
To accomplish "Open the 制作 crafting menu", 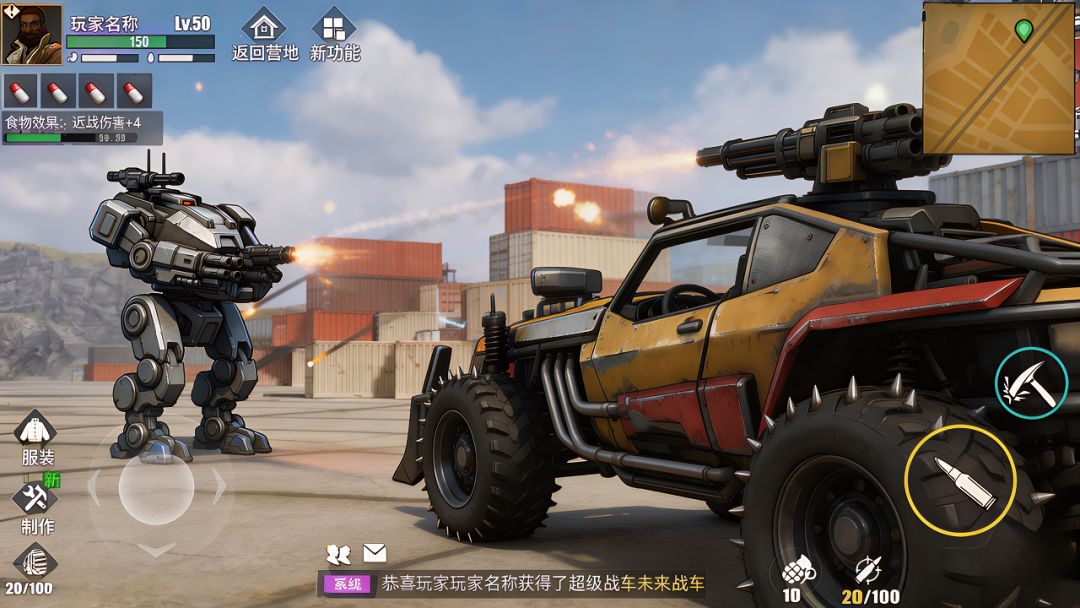I will (36, 505).
